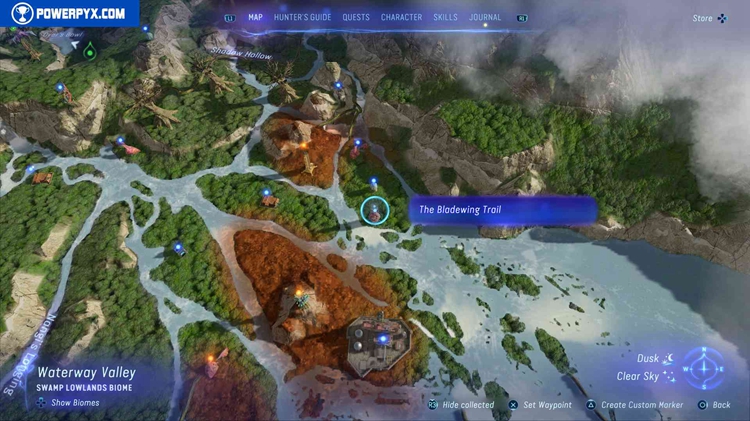Toggle Show Biomes option
This screenshot has width=750, height=421.
[x=69, y=403]
